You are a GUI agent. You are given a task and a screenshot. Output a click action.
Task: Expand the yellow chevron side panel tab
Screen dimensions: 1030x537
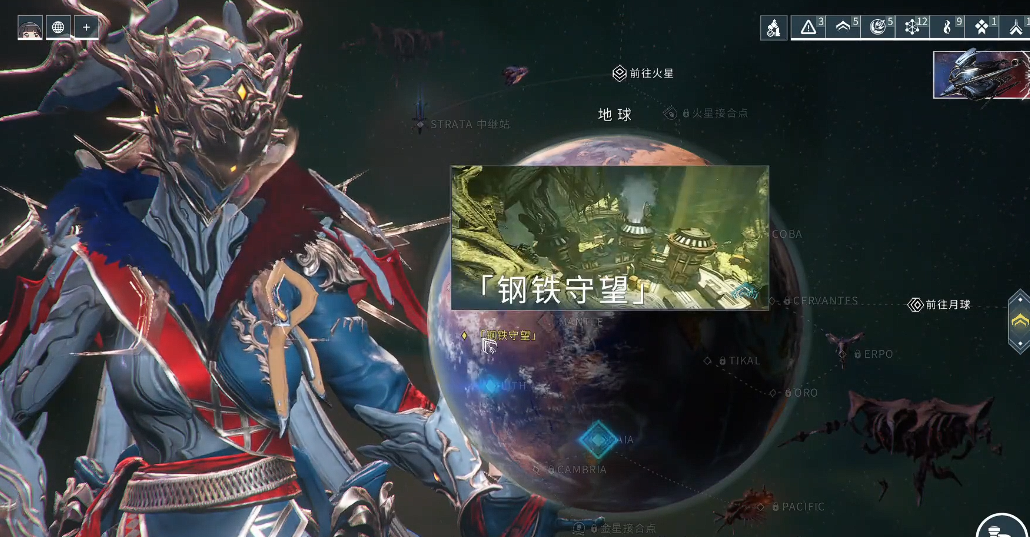coord(1019,320)
